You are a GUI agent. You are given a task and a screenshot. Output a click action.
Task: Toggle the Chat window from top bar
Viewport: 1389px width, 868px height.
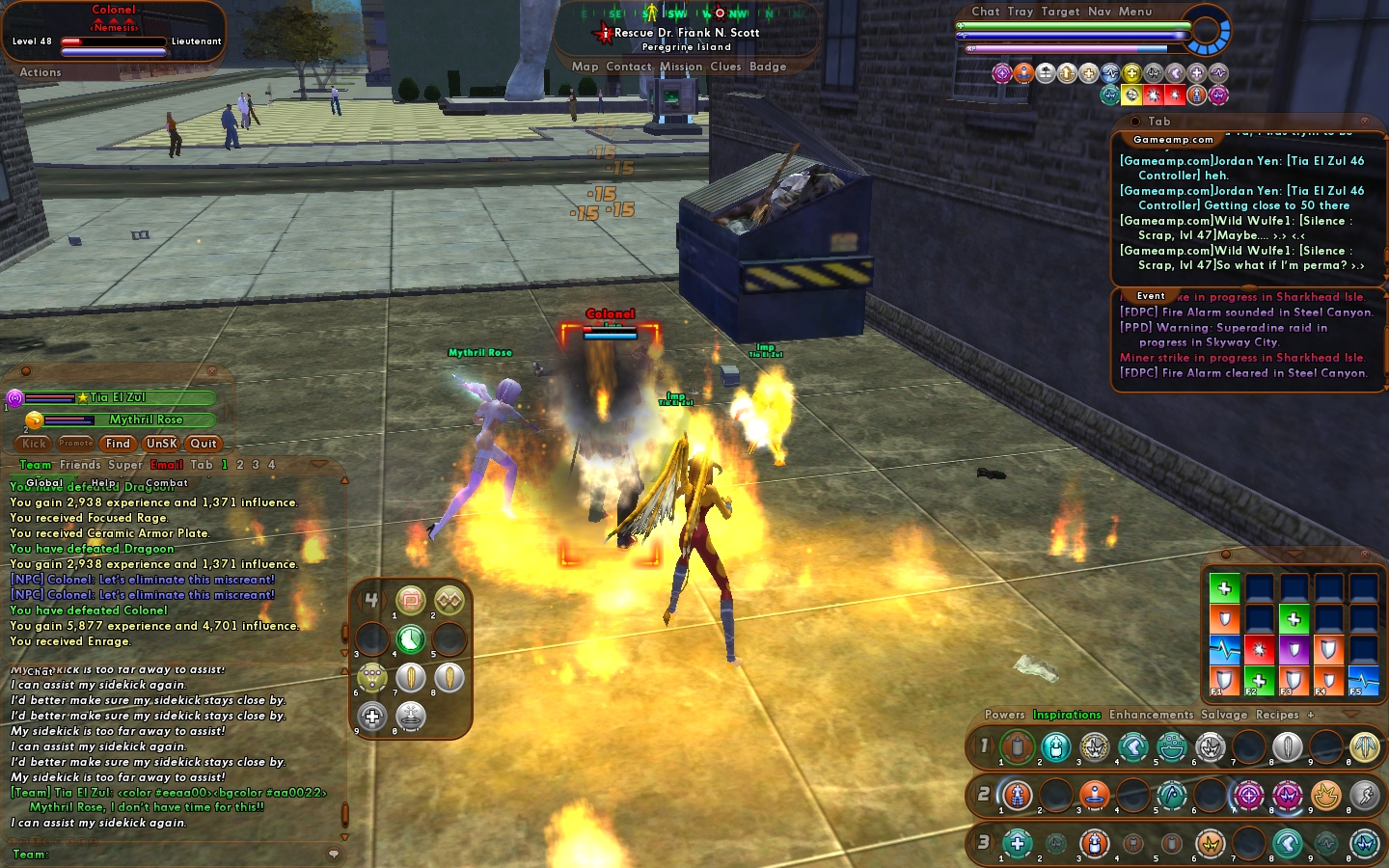(986, 12)
